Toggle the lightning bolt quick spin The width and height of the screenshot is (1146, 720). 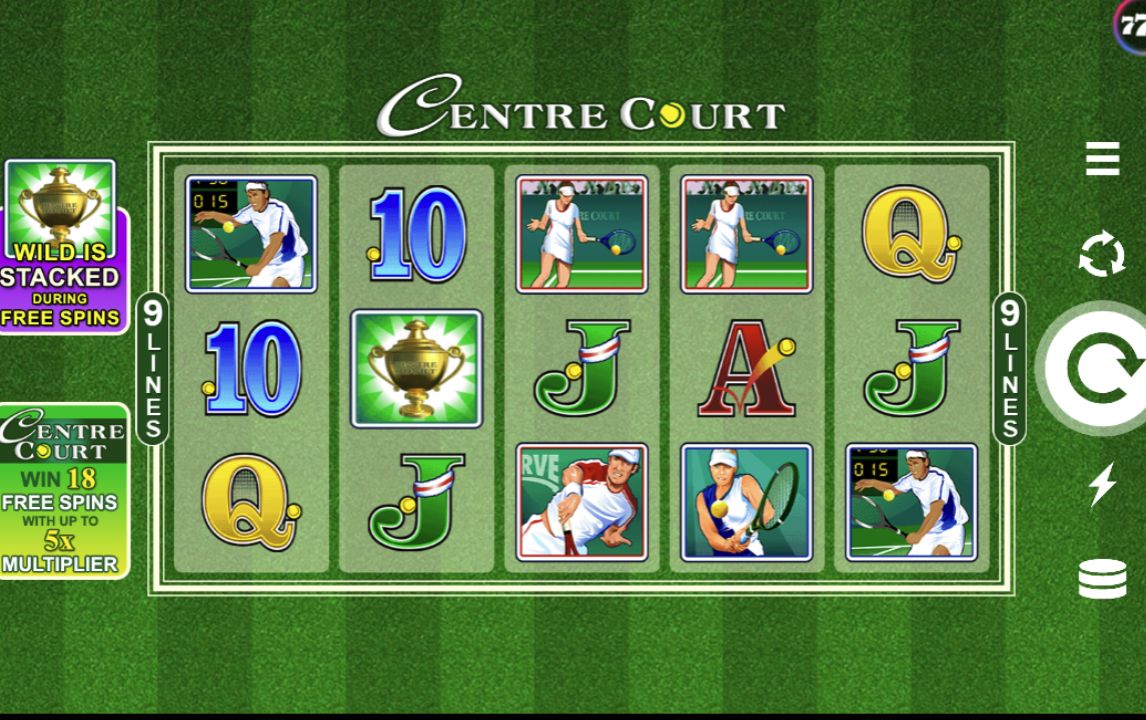[1102, 485]
